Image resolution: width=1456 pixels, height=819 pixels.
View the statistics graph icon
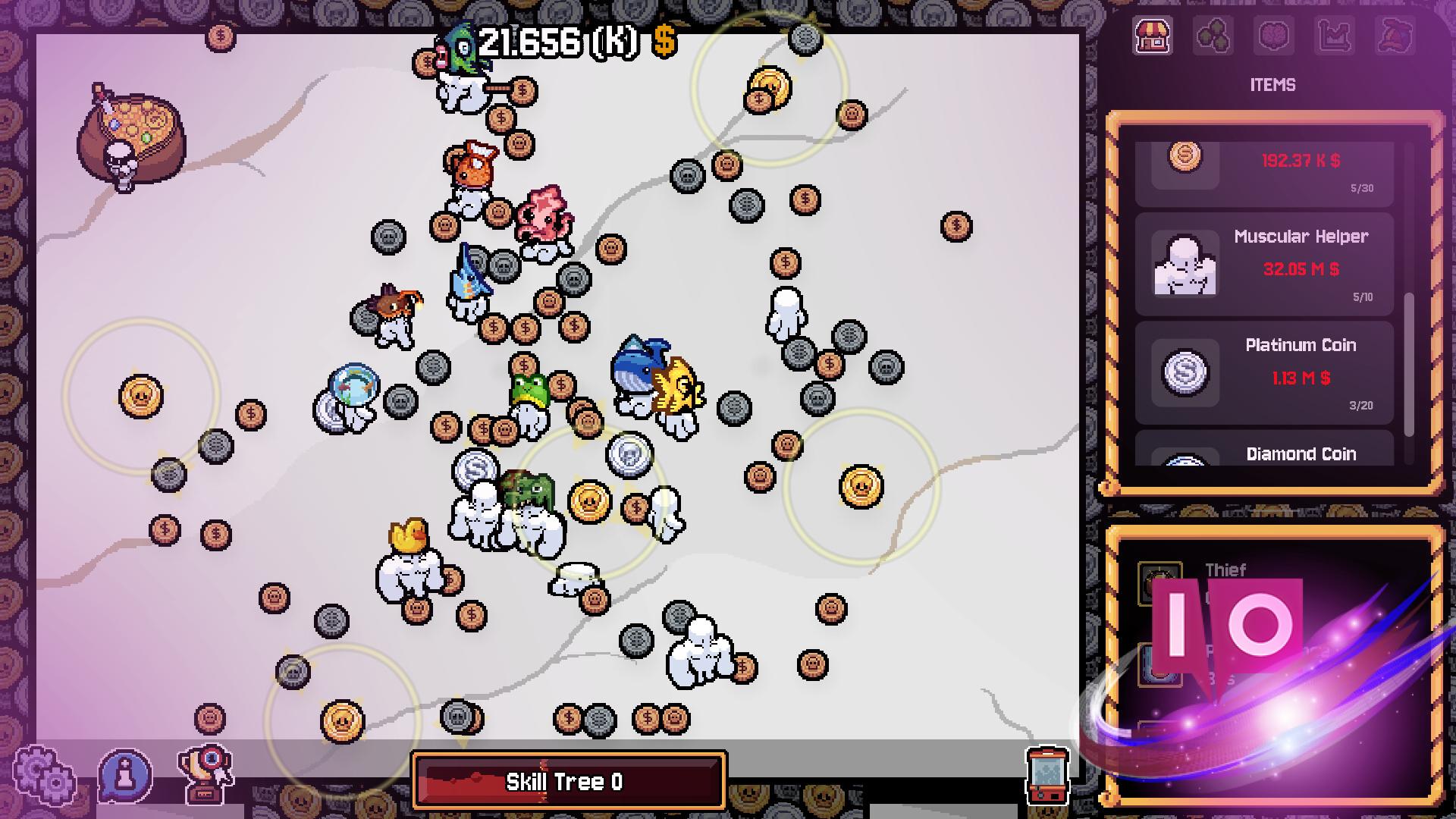1335,35
